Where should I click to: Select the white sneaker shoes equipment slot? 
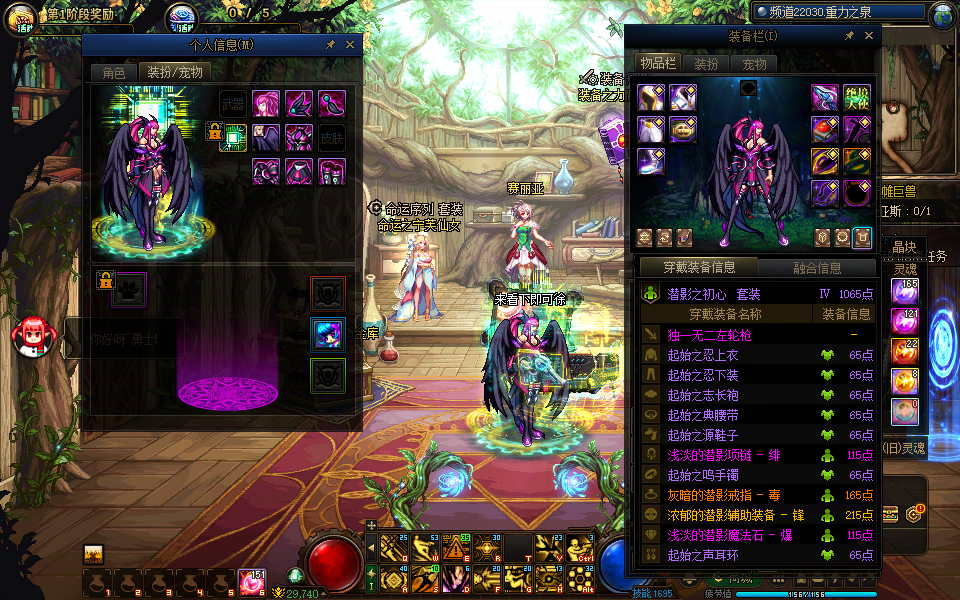652,161
